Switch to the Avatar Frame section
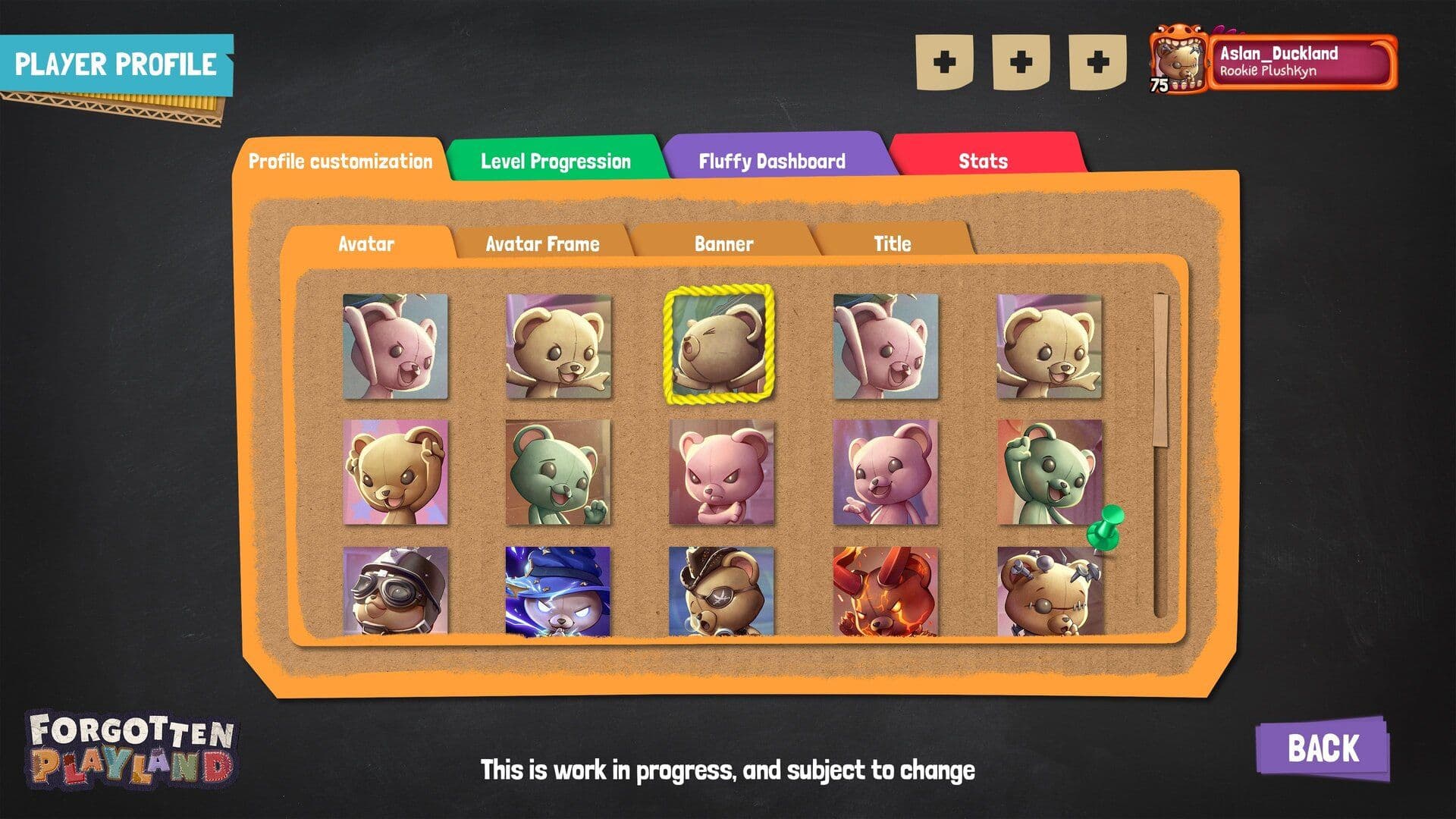Viewport: 1456px width, 819px height. [x=540, y=243]
